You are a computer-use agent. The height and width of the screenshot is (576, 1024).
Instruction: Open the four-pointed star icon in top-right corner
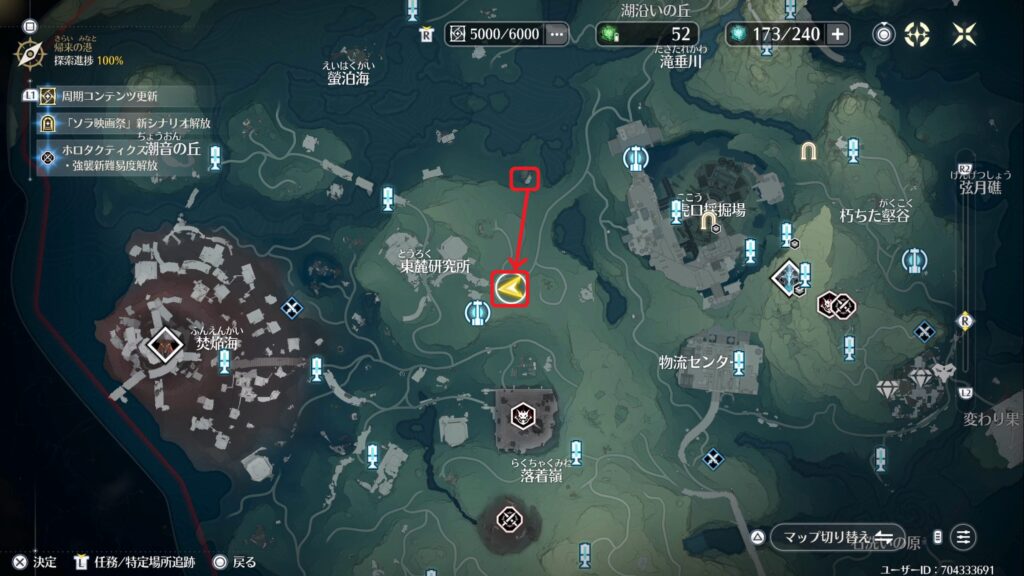click(x=964, y=34)
